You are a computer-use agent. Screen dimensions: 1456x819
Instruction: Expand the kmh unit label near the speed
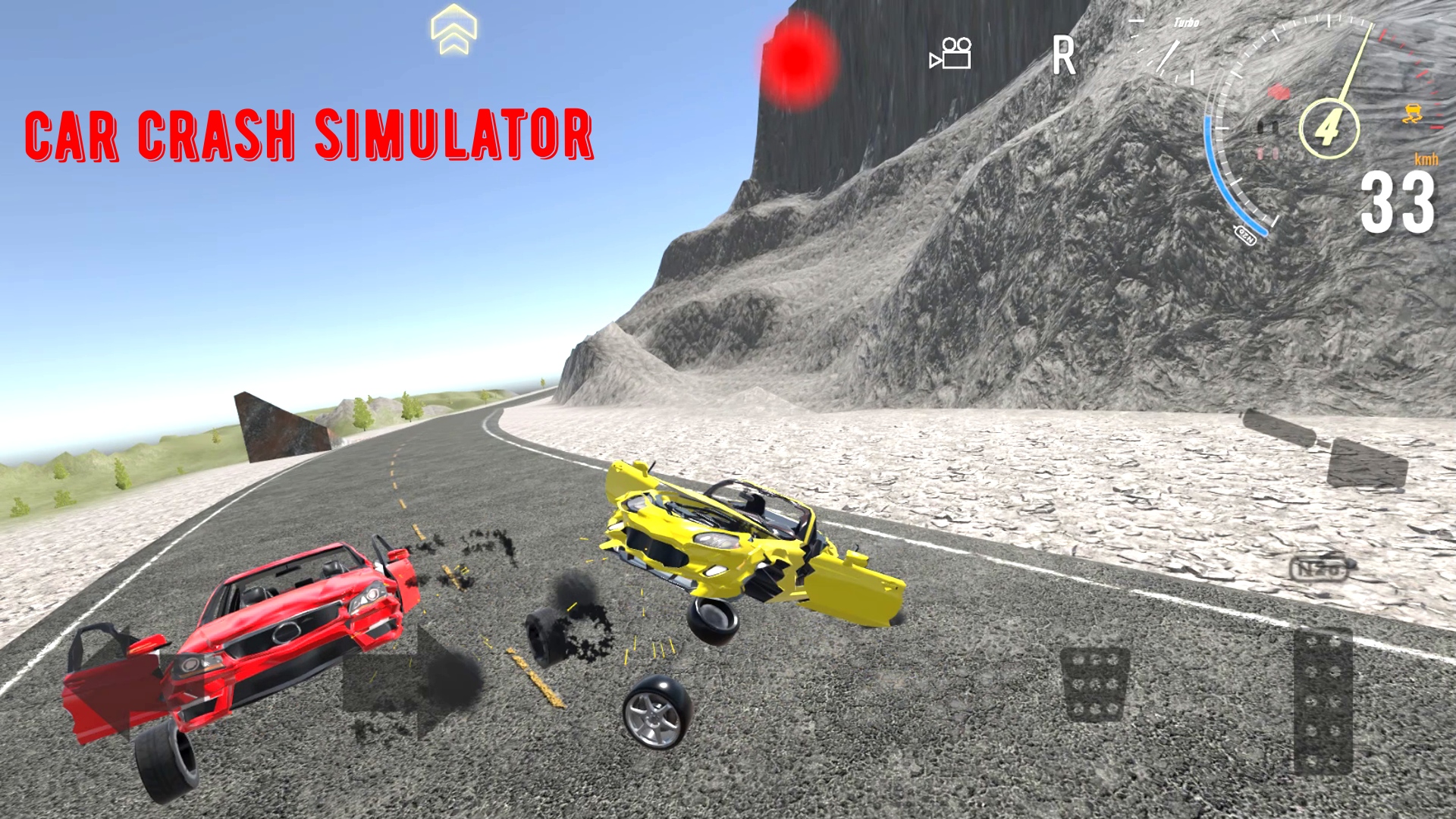pyautogui.click(x=1427, y=158)
